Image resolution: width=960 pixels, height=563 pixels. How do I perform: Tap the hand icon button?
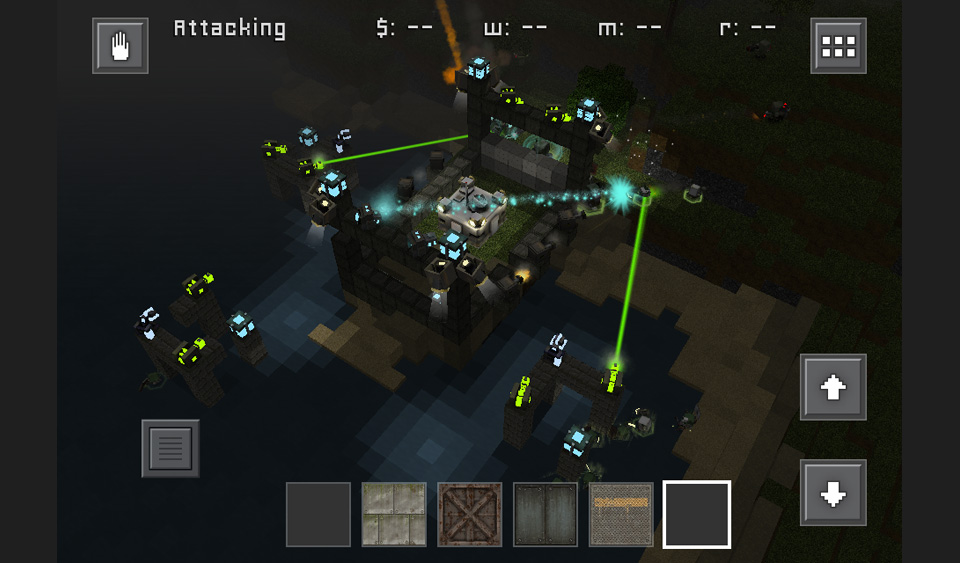[x=120, y=45]
